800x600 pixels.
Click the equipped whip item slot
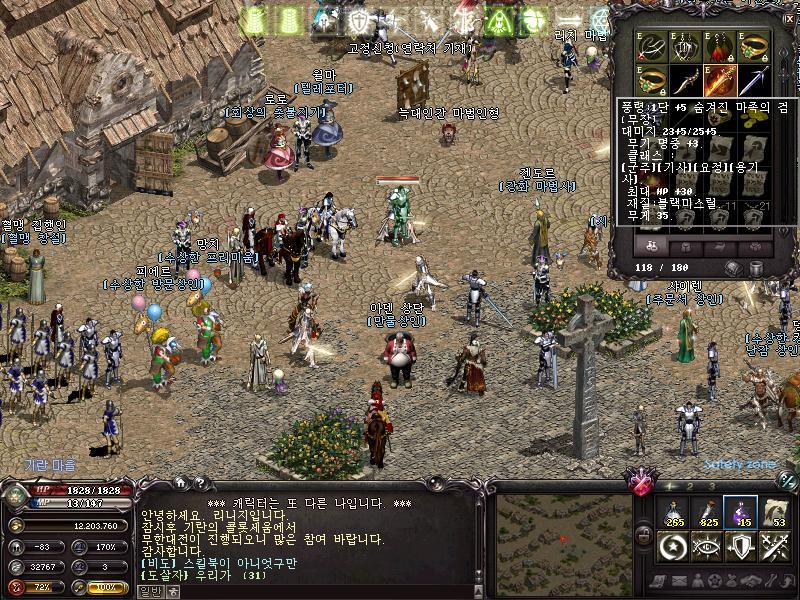click(652, 46)
